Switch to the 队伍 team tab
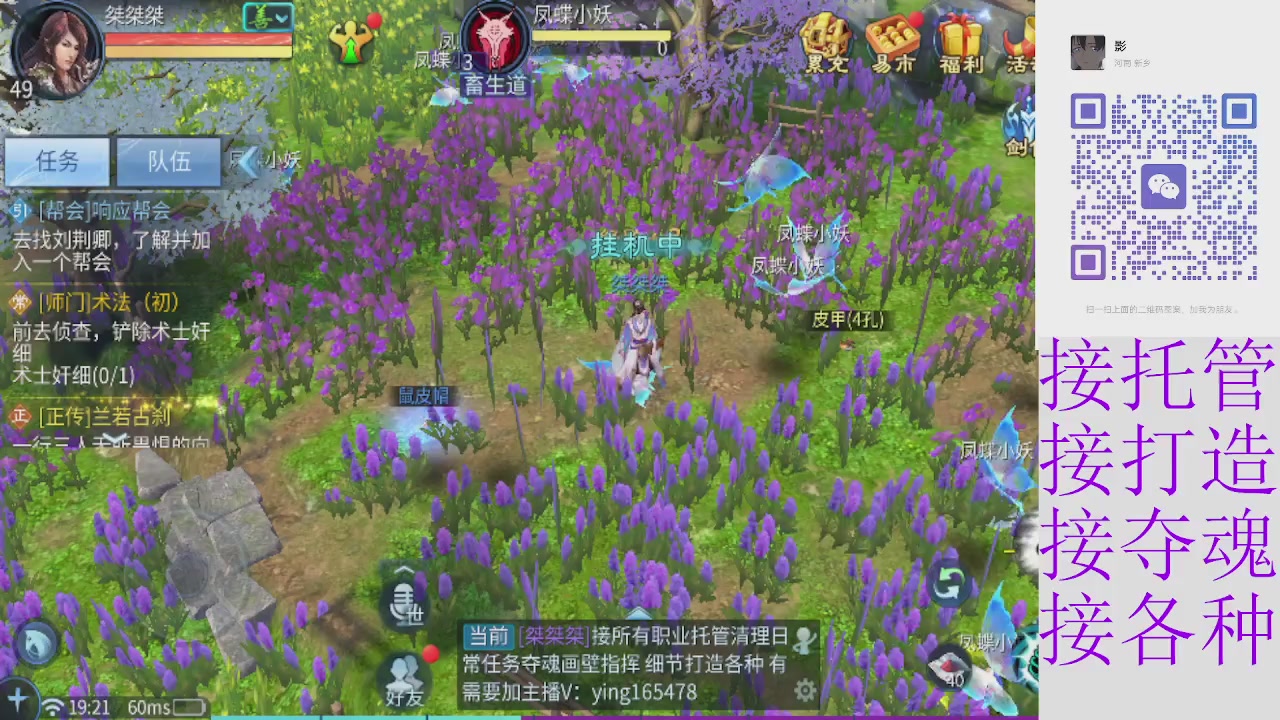1280x720 pixels. point(168,162)
